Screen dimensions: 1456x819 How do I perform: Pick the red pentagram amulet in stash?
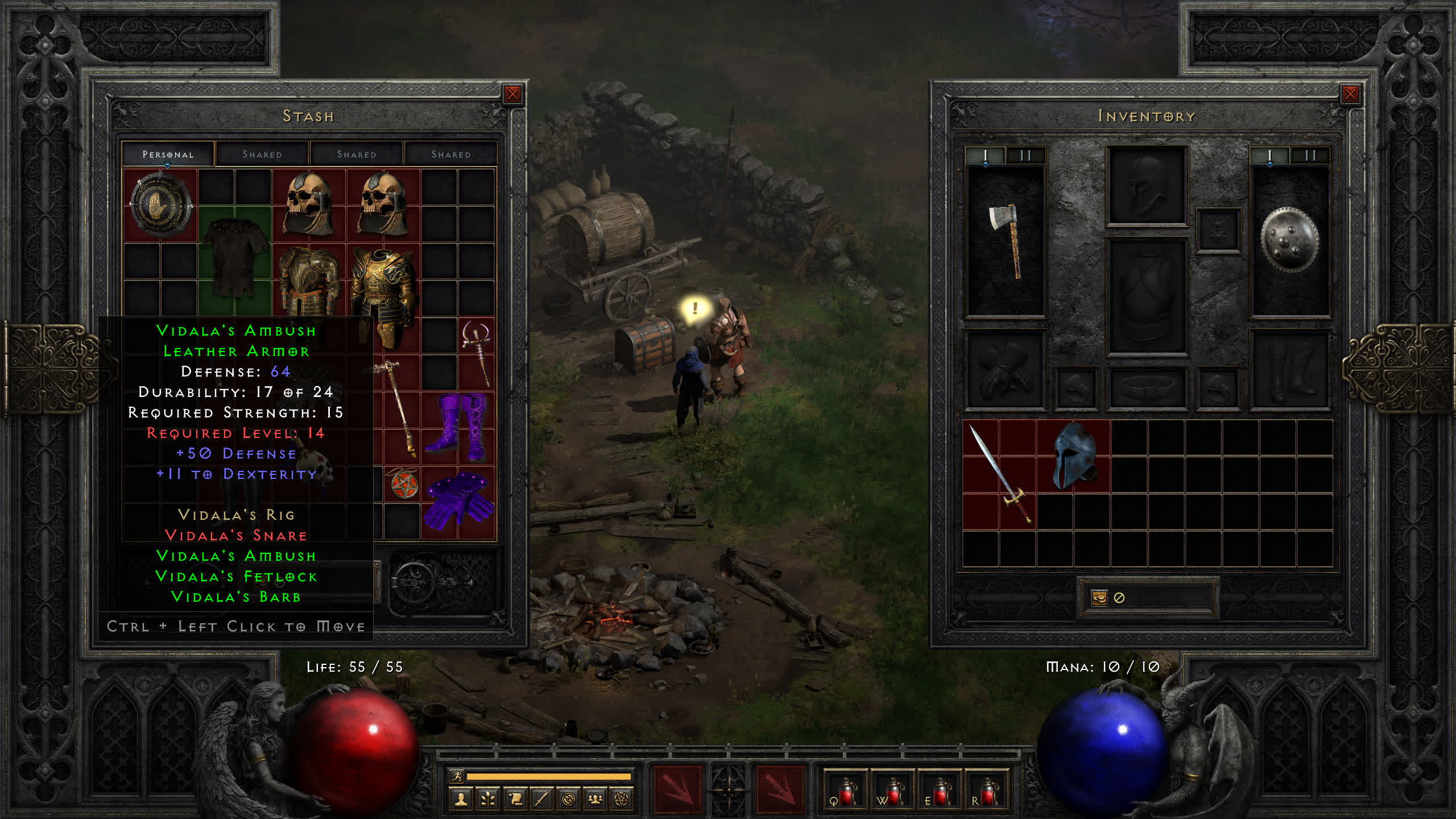(403, 484)
